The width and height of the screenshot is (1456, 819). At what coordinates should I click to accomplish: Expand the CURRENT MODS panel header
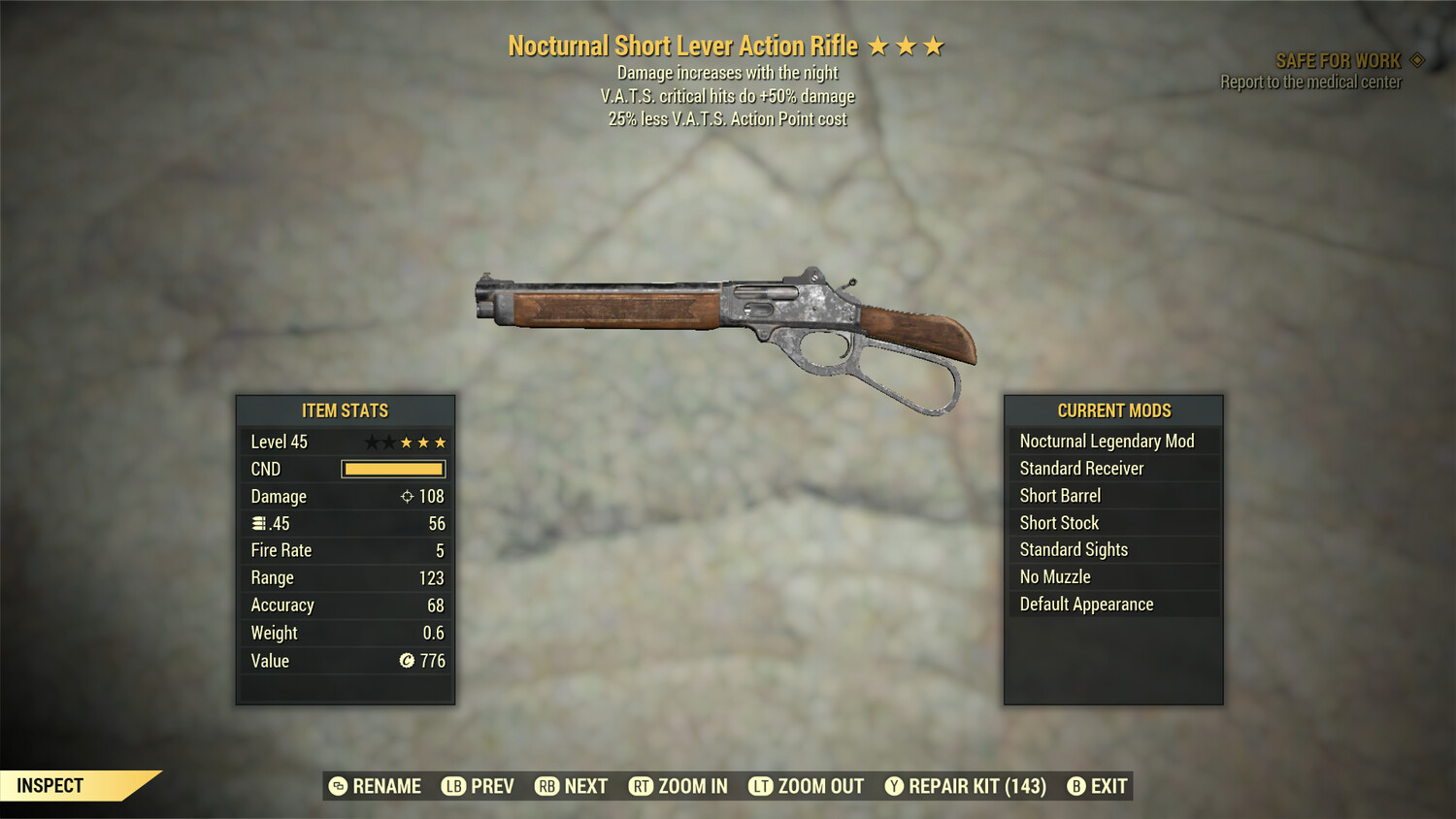tap(1113, 410)
